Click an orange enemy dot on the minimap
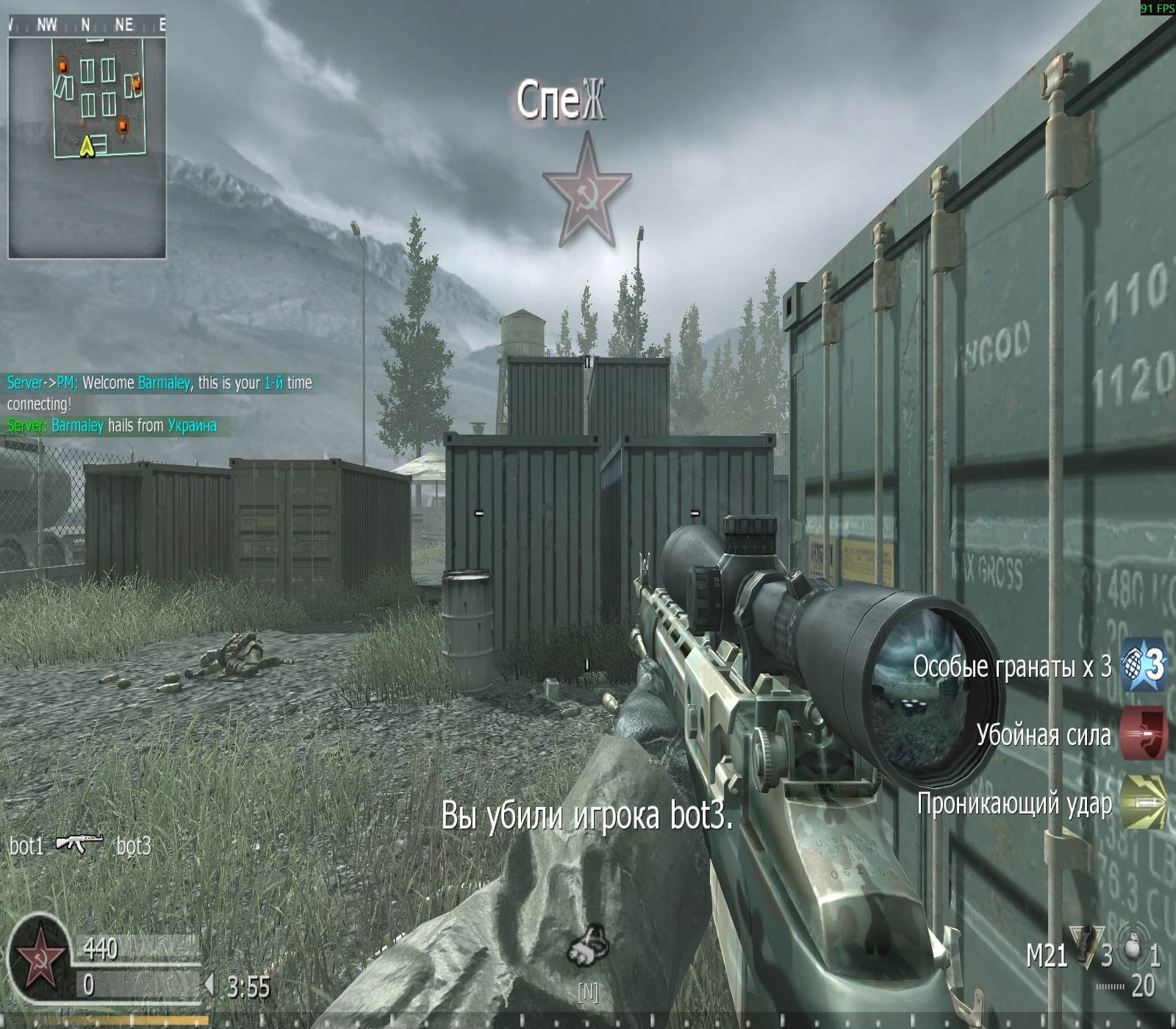 click(x=62, y=66)
